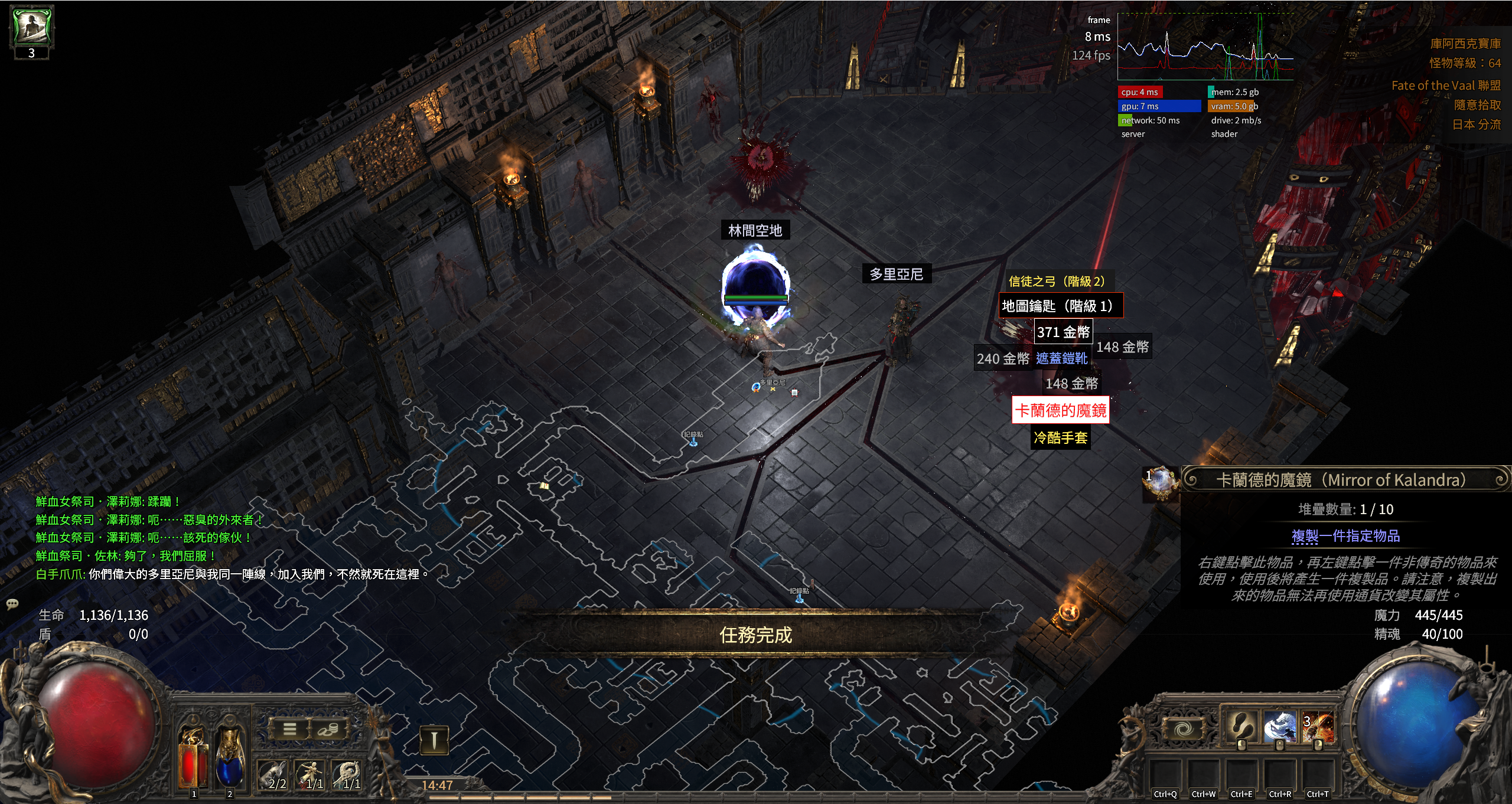Use the blue mana flask
This screenshot has width=1512, height=804.
click(230, 761)
